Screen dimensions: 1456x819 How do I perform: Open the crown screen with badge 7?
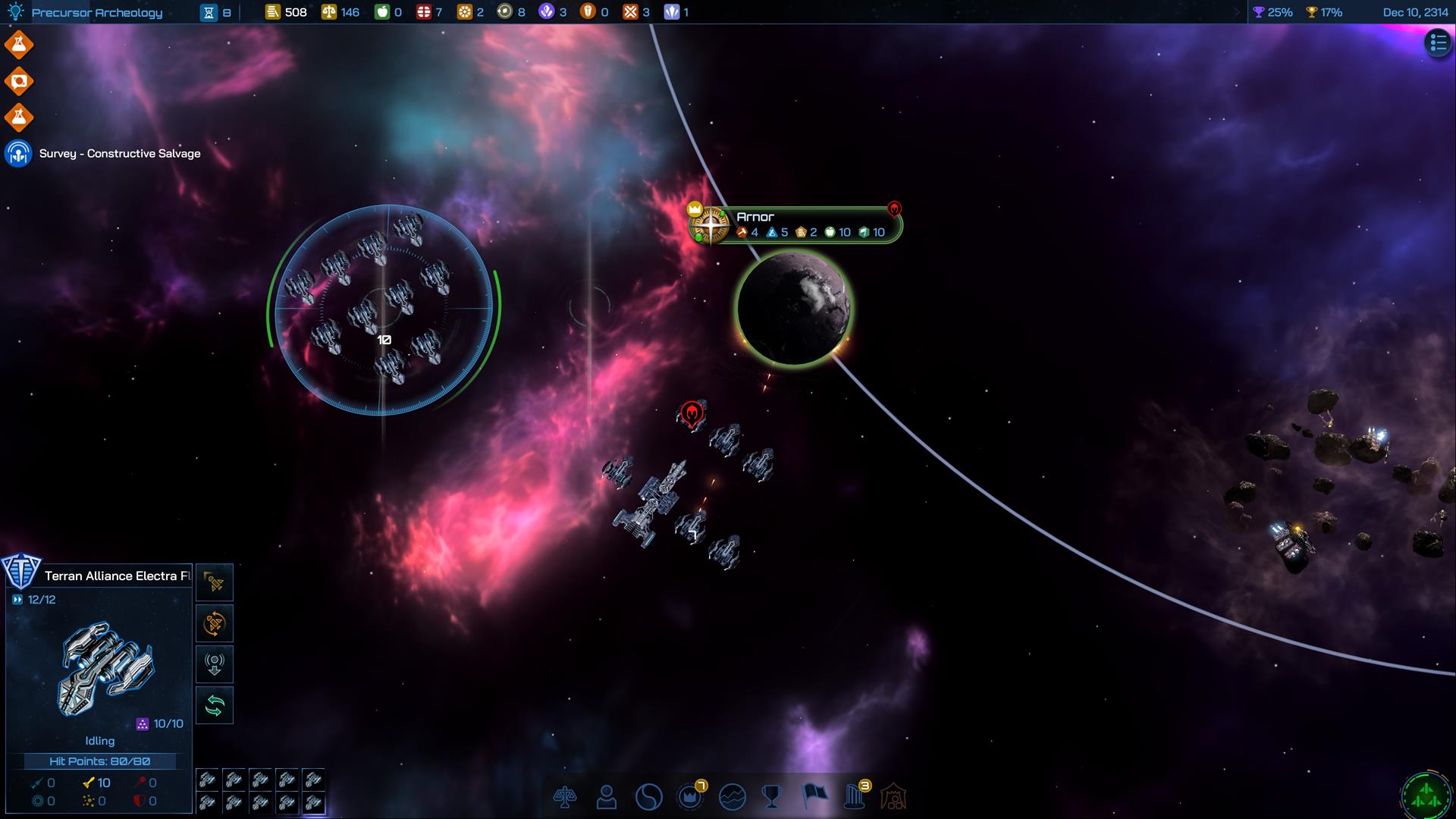690,796
